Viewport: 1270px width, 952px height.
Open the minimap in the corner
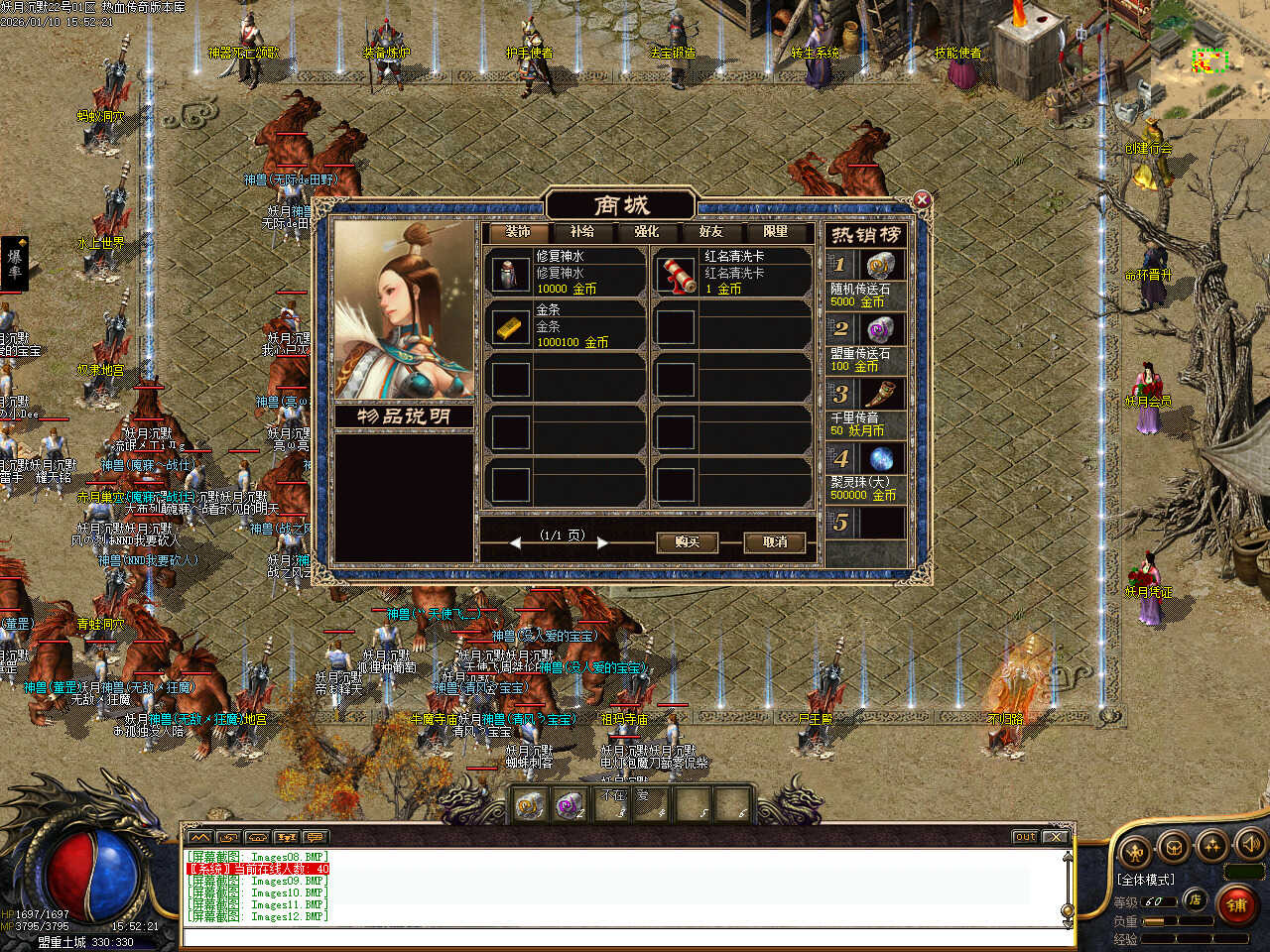[1209, 61]
